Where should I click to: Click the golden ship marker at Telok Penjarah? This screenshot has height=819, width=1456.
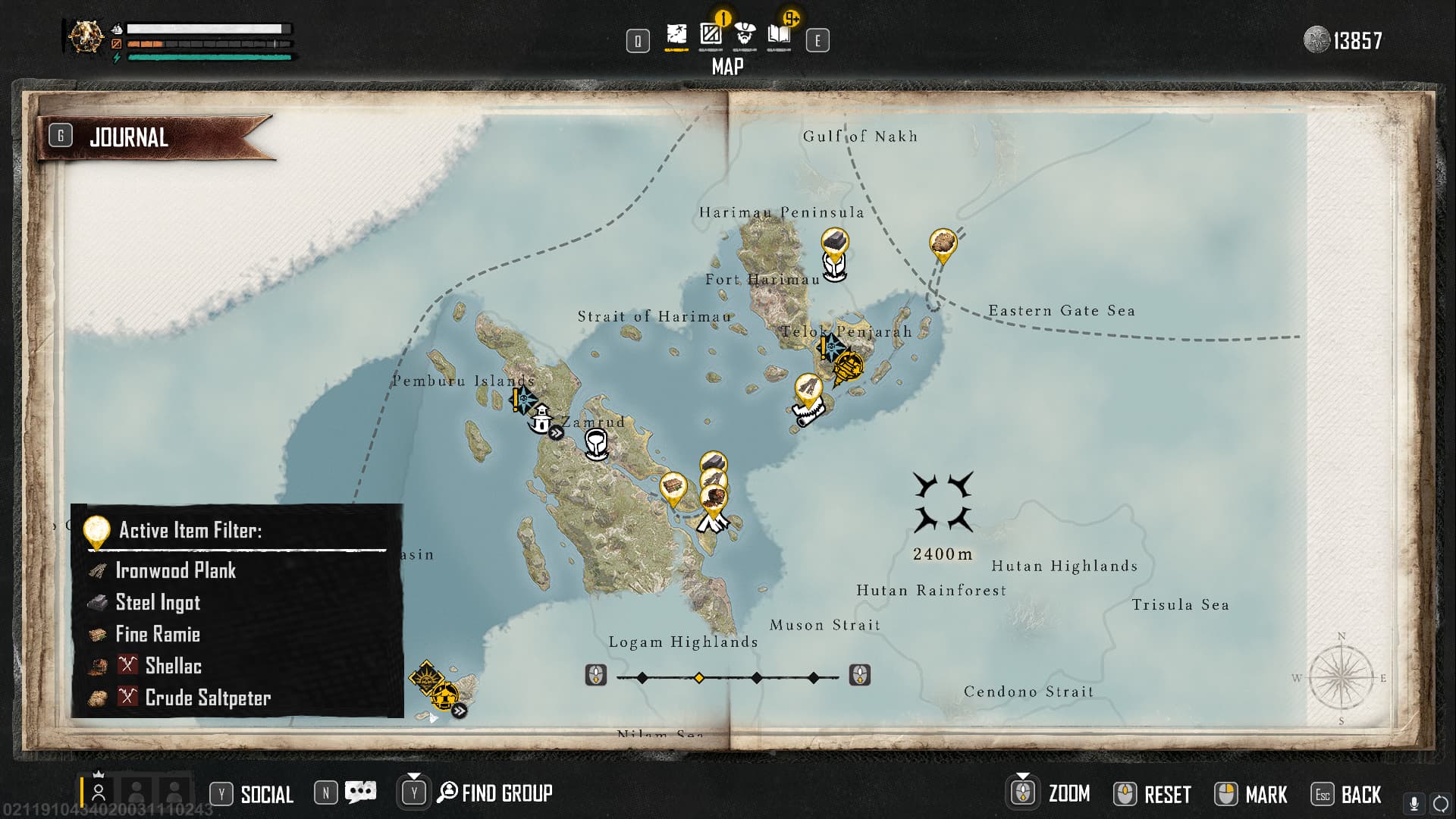coord(847,368)
